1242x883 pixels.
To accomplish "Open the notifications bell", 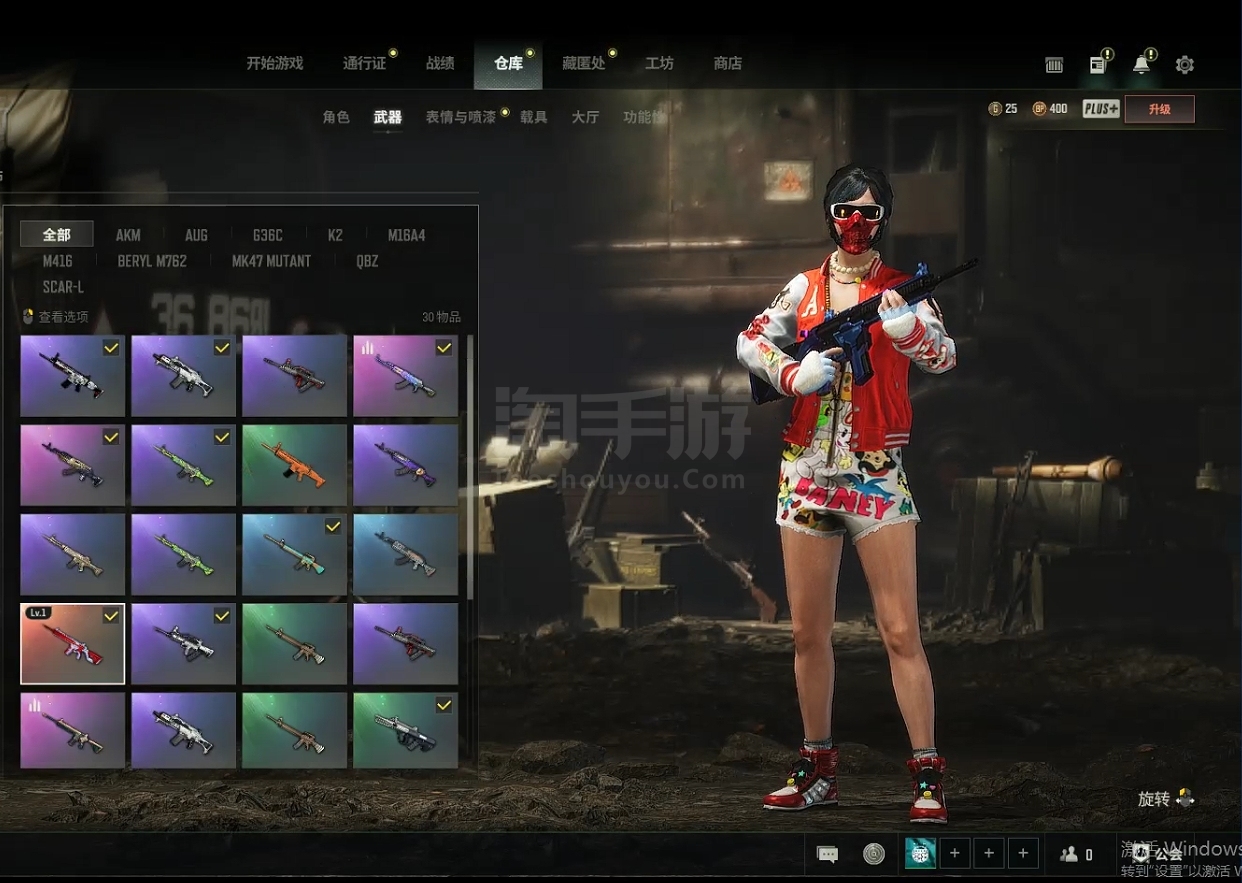I will click(1141, 65).
